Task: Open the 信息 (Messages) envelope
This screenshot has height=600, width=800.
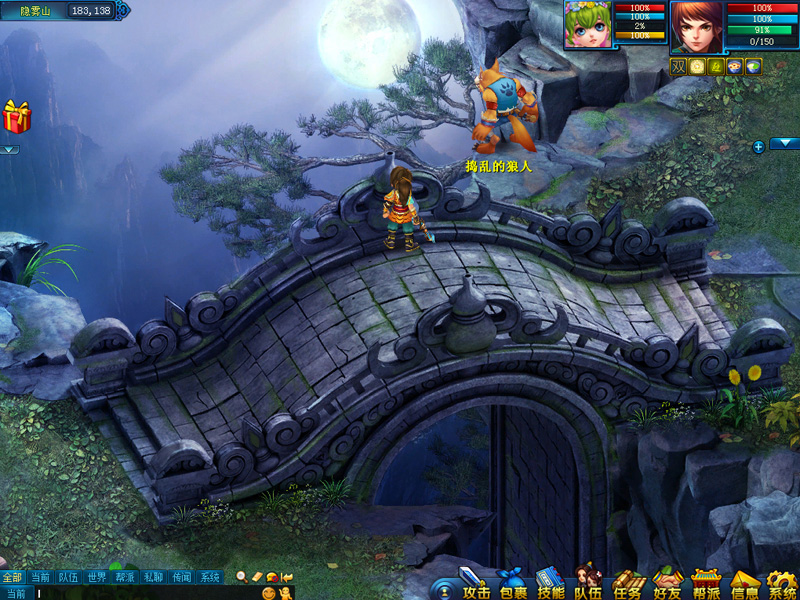Action: click(x=745, y=584)
